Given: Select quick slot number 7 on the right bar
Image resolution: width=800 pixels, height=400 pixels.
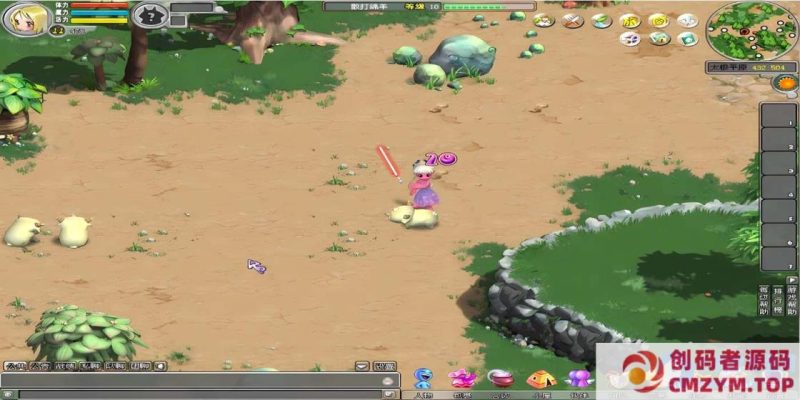Looking at the screenshot, I should pyautogui.click(x=778, y=259).
